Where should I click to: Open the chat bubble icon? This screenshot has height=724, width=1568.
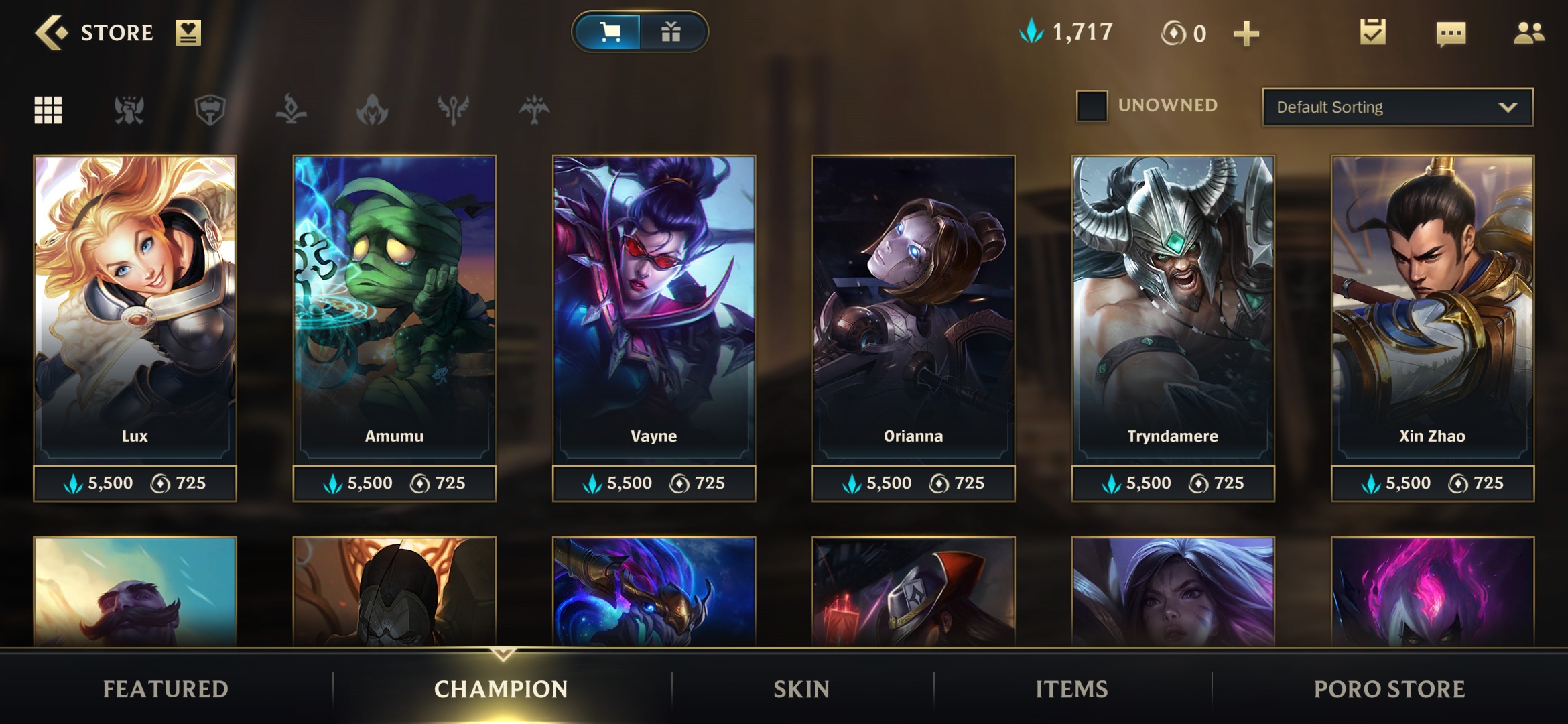[1451, 34]
